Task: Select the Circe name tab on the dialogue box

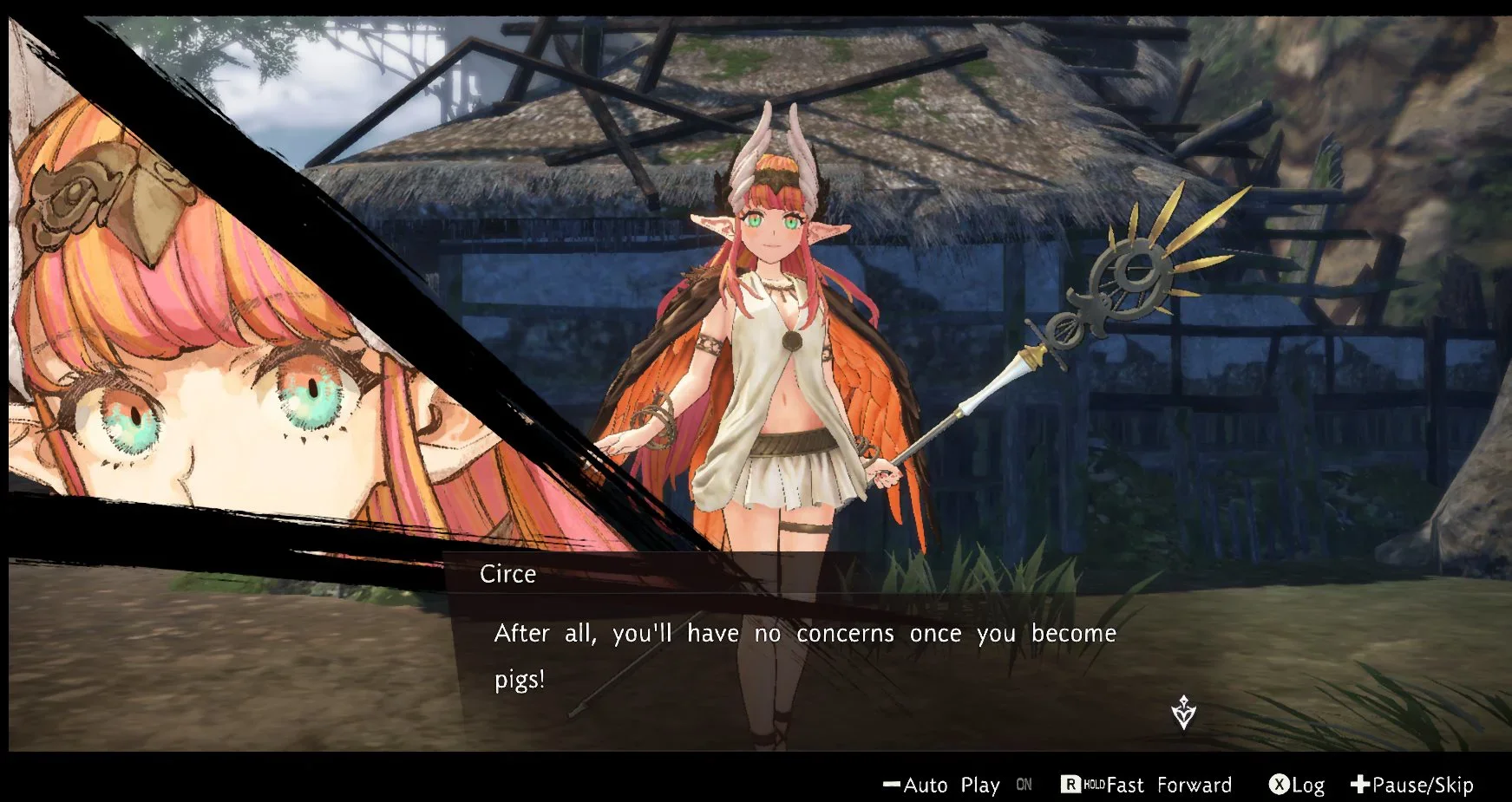Action: (508, 574)
